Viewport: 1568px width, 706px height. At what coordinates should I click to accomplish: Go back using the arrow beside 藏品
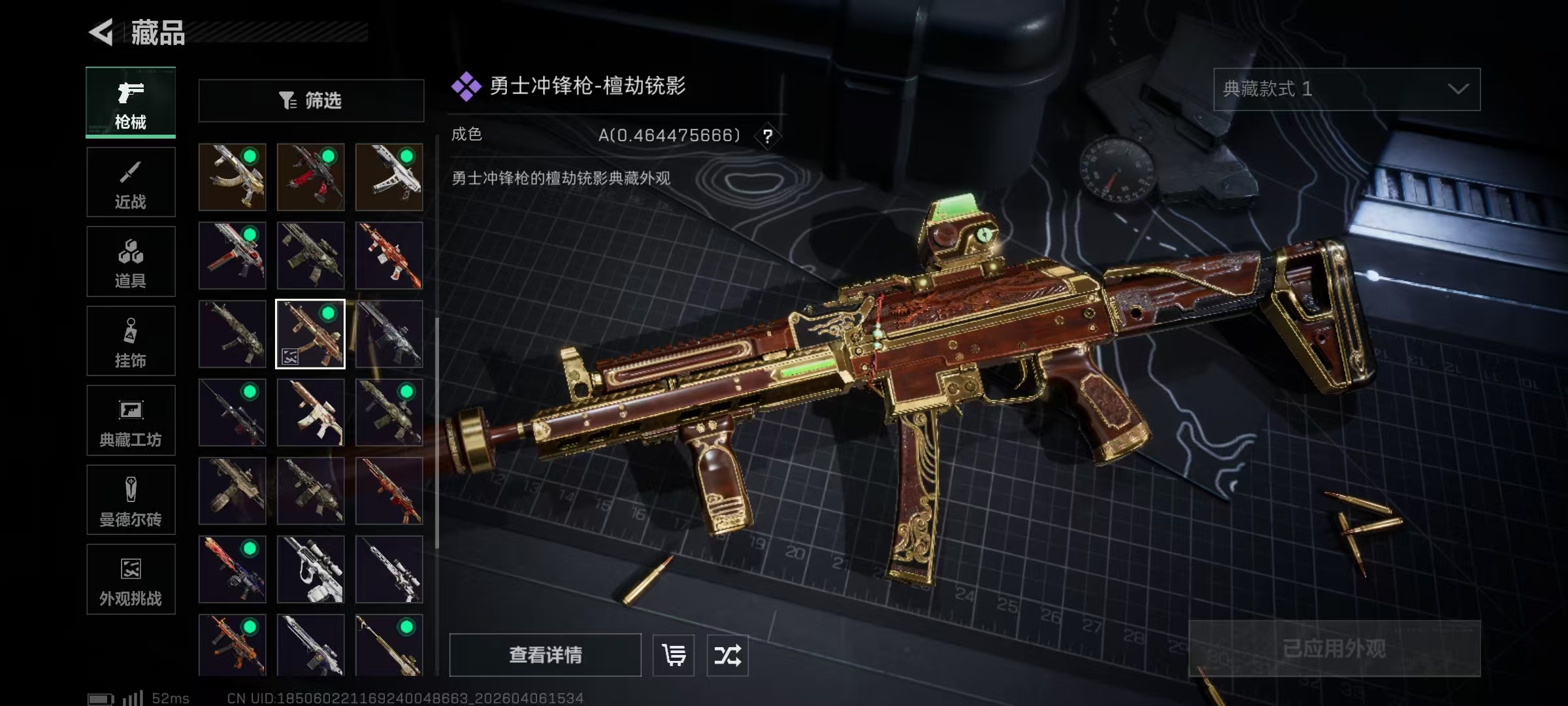(101, 31)
